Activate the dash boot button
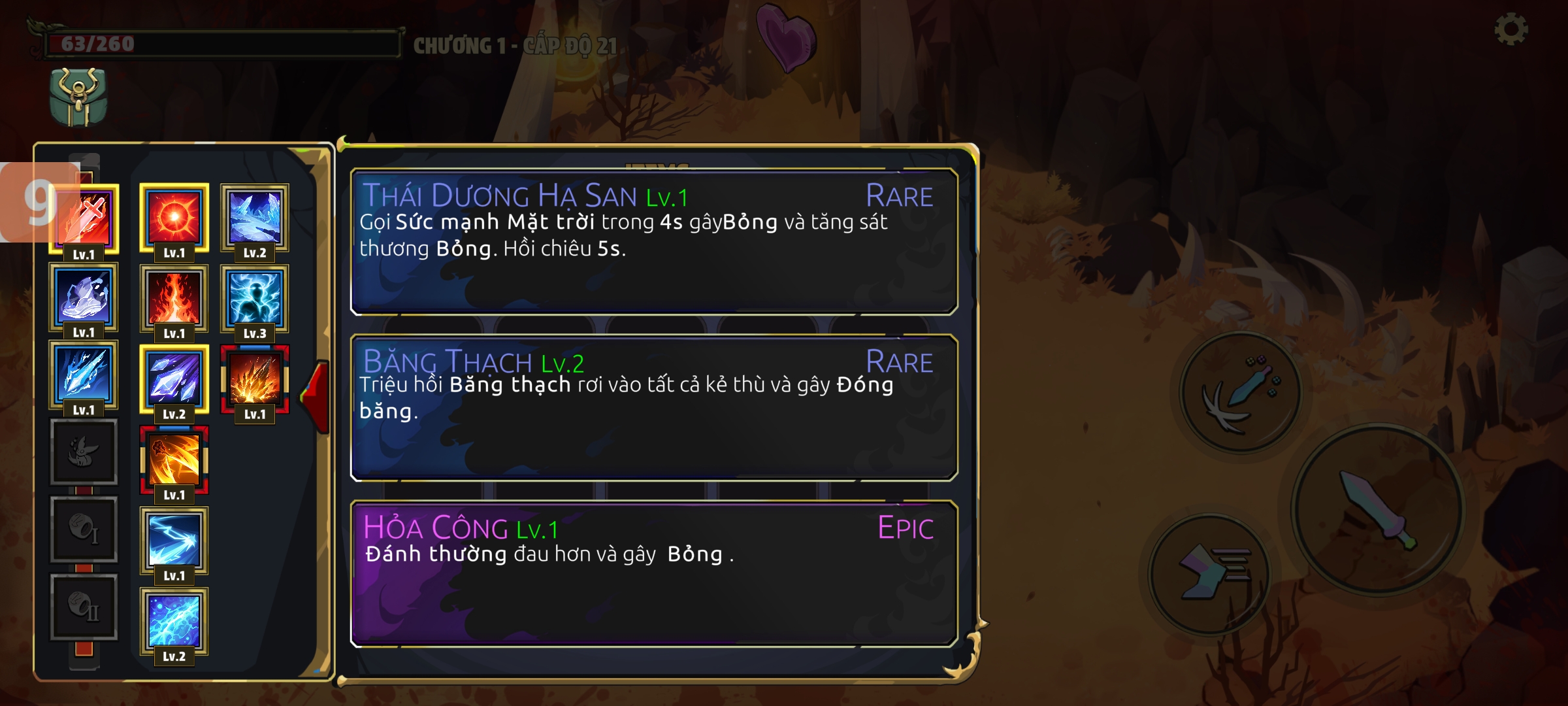 tap(1210, 574)
